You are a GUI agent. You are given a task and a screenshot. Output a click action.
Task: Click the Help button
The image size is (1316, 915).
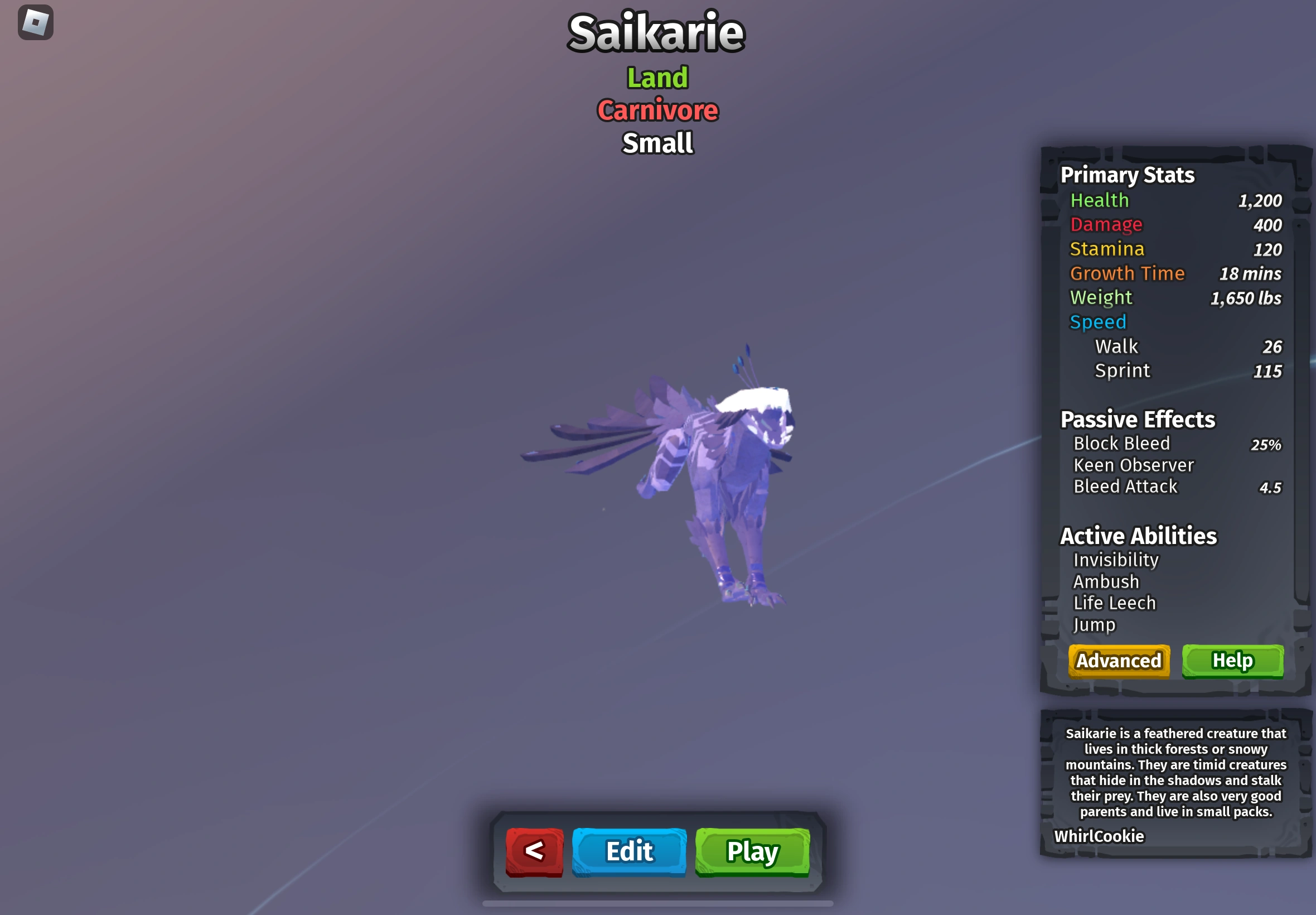[1232, 661]
